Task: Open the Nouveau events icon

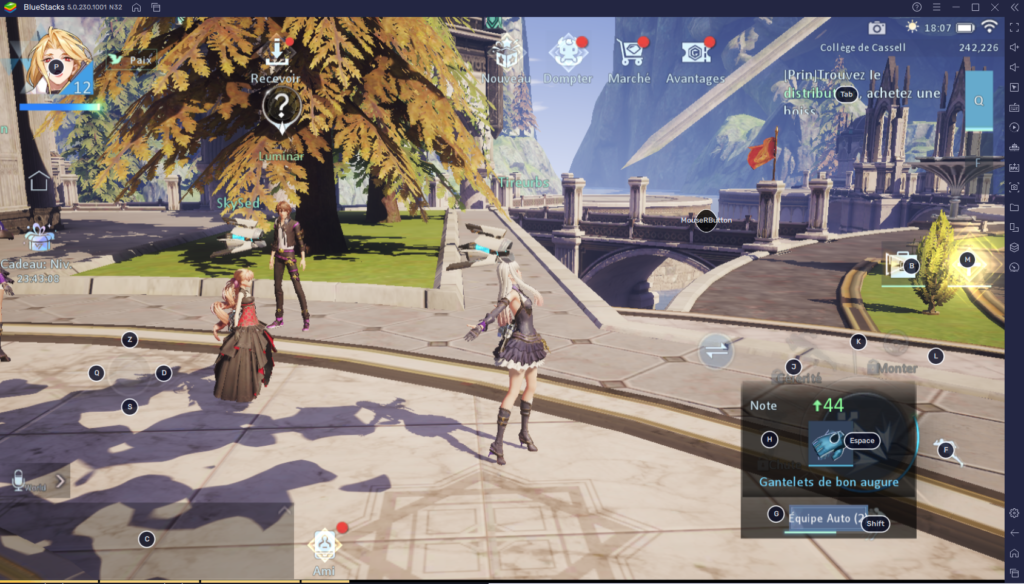Action: [x=507, y=53]
